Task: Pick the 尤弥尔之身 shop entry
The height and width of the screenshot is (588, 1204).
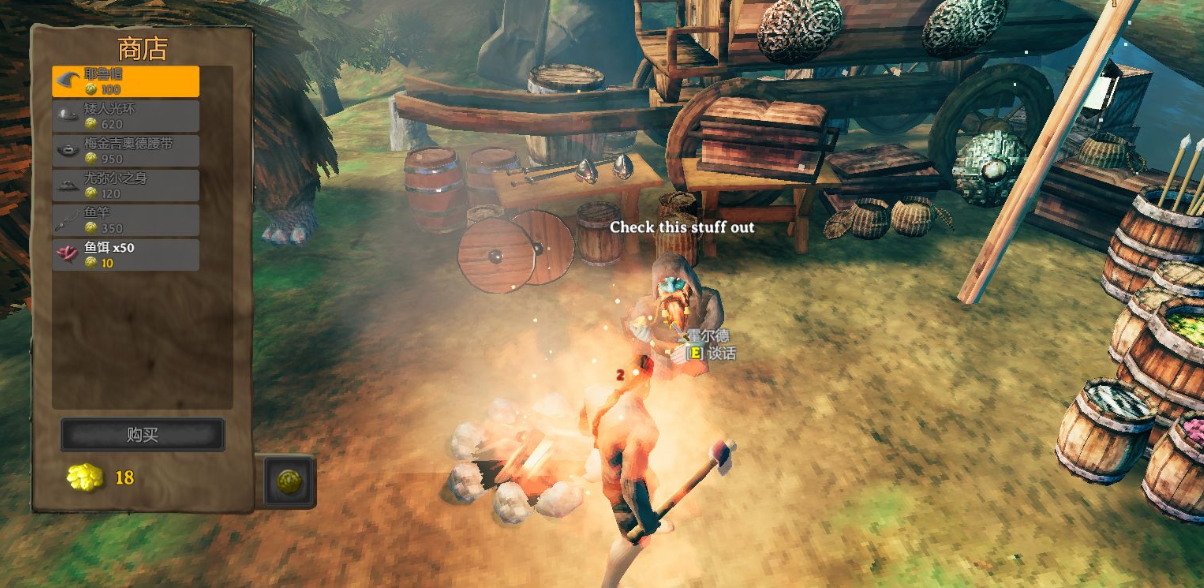Action: 126,185
